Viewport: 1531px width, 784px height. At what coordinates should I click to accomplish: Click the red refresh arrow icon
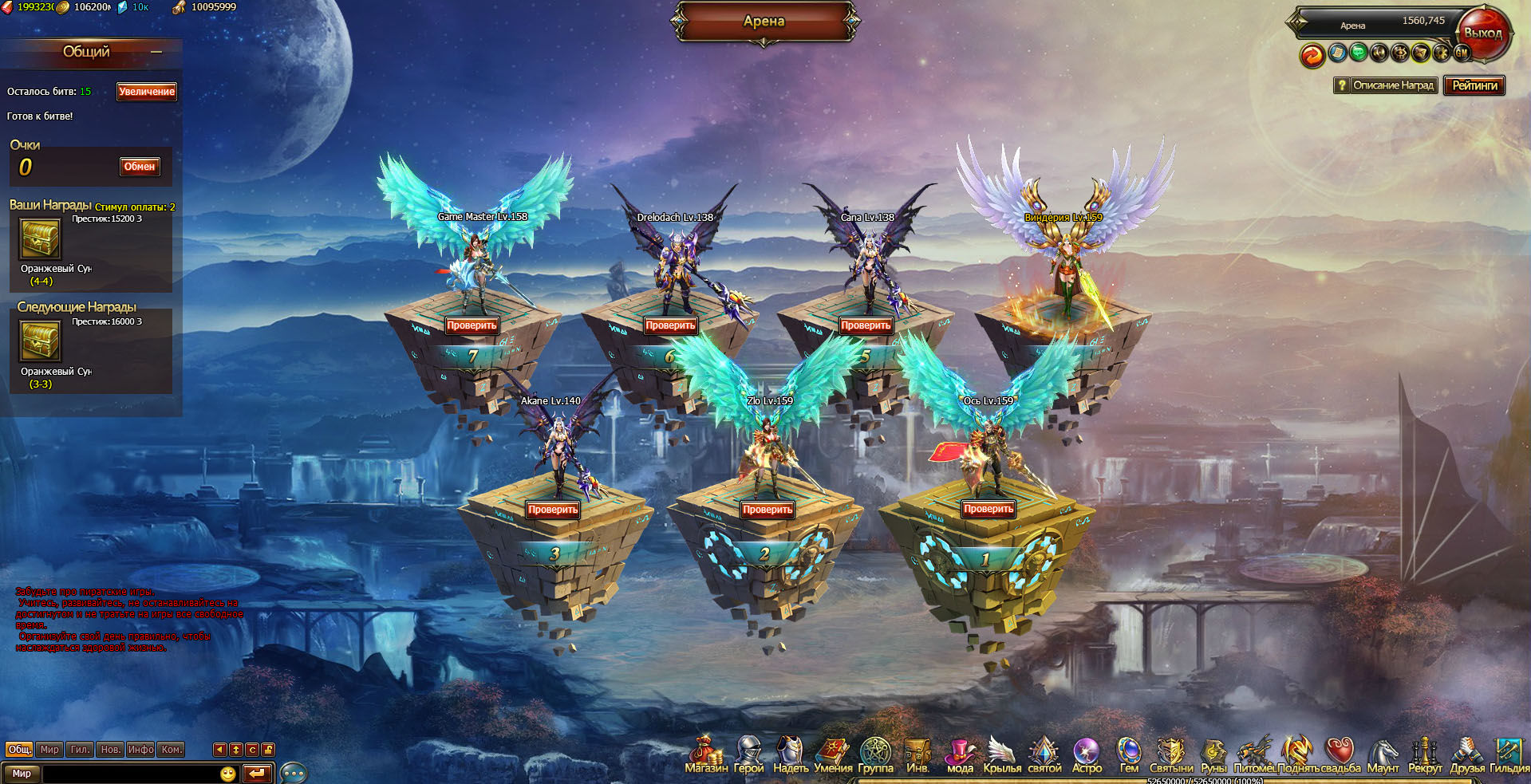click(x=1312, y=55)
